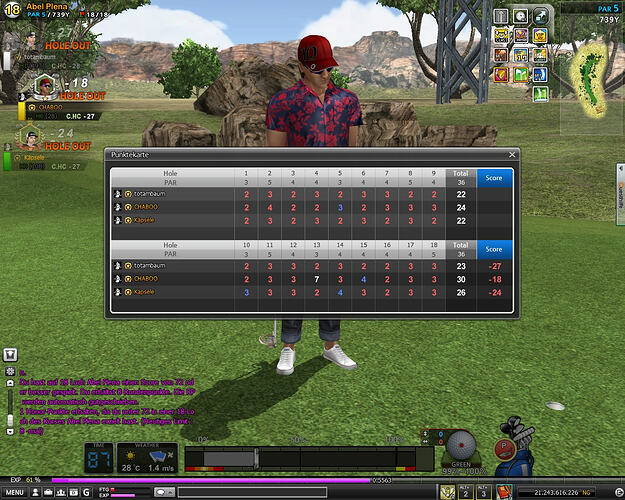Open the G button in the menu bar

[x=86, y=493]
